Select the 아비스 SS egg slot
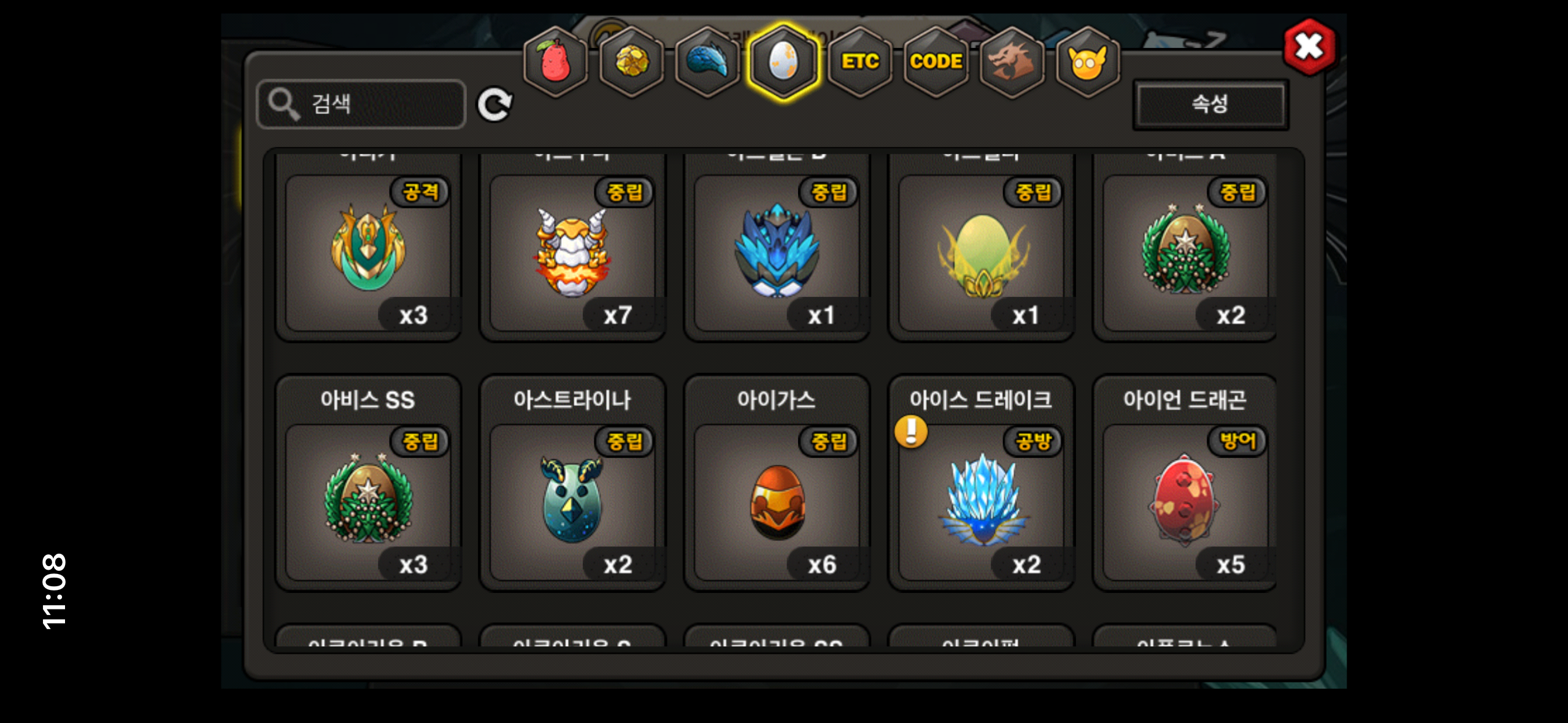Screen dimensions: 1568x723 (x=368, y=501)
